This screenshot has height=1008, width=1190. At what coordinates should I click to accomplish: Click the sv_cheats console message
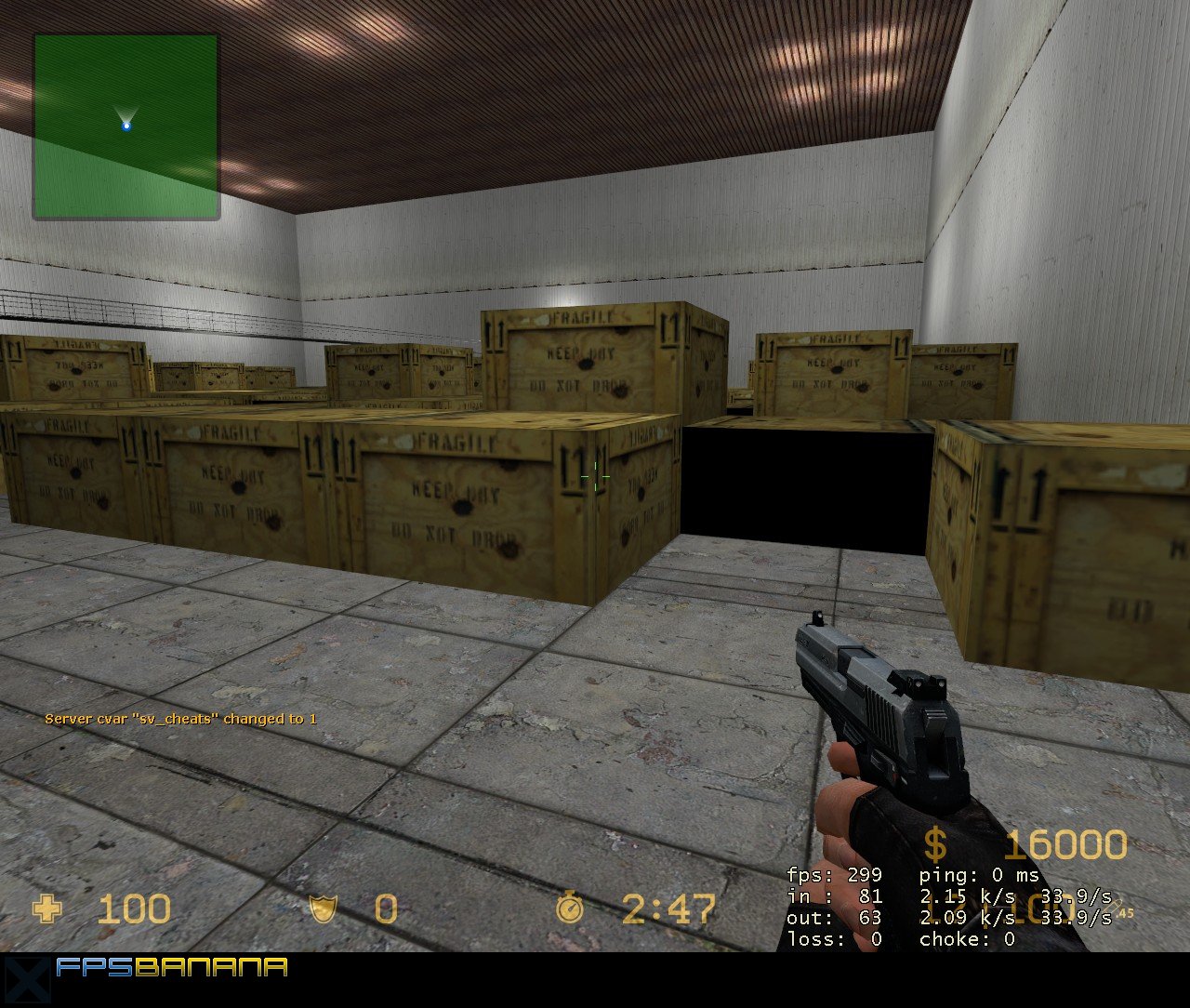tap(182, 718)
